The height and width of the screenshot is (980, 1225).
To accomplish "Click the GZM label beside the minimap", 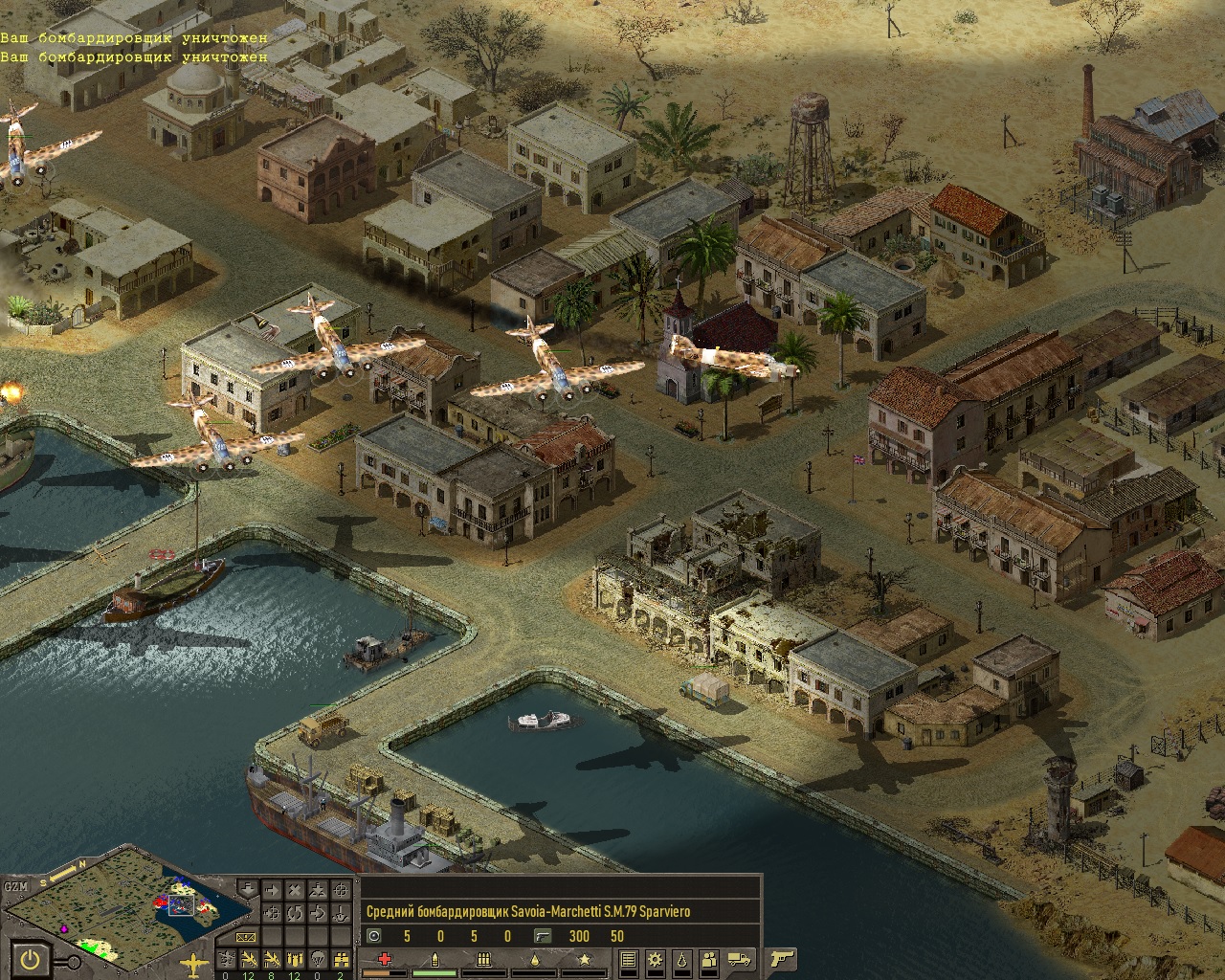I will 16,886.
